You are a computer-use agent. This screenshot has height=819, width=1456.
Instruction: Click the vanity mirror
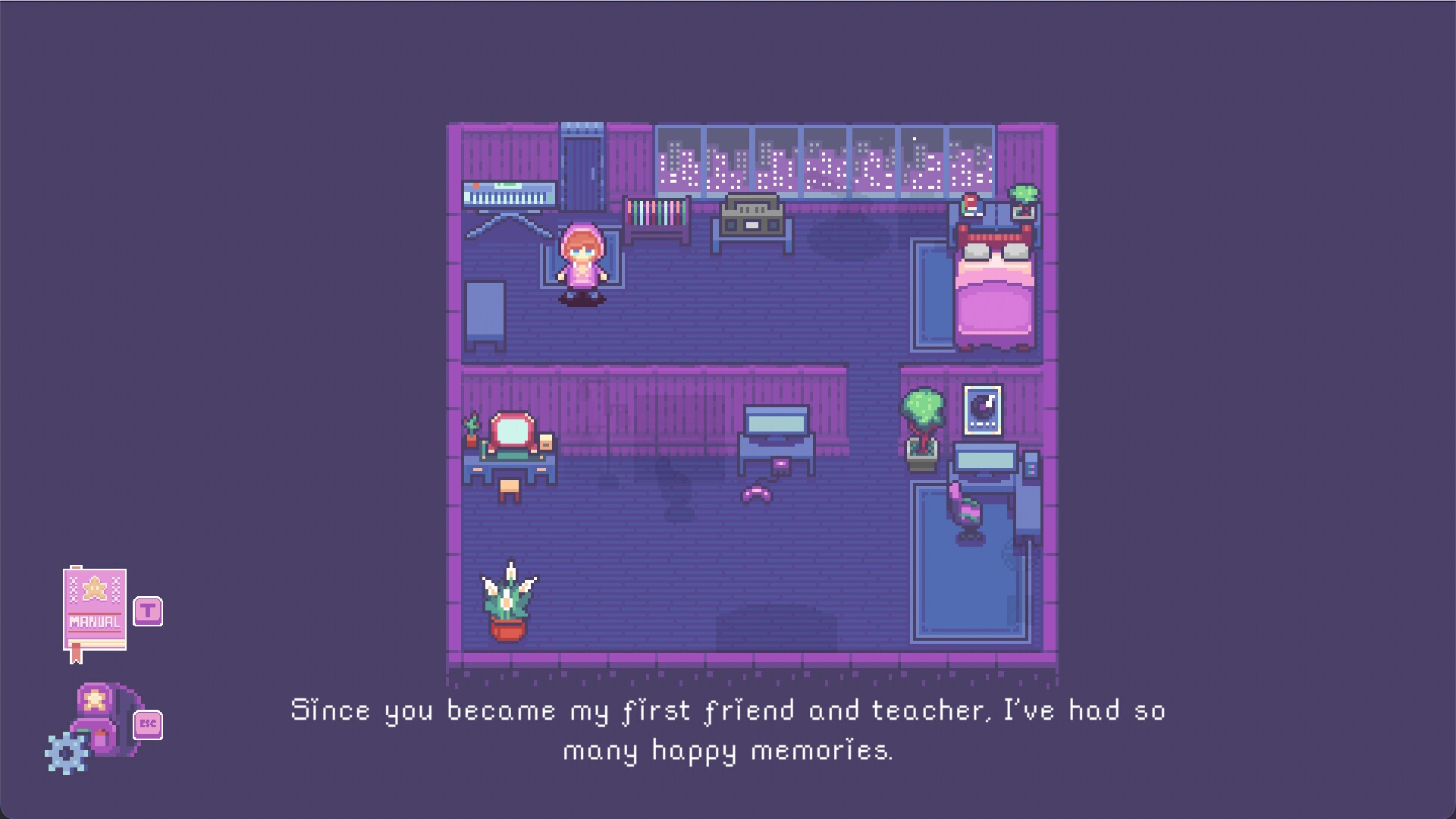pos(511,428)
